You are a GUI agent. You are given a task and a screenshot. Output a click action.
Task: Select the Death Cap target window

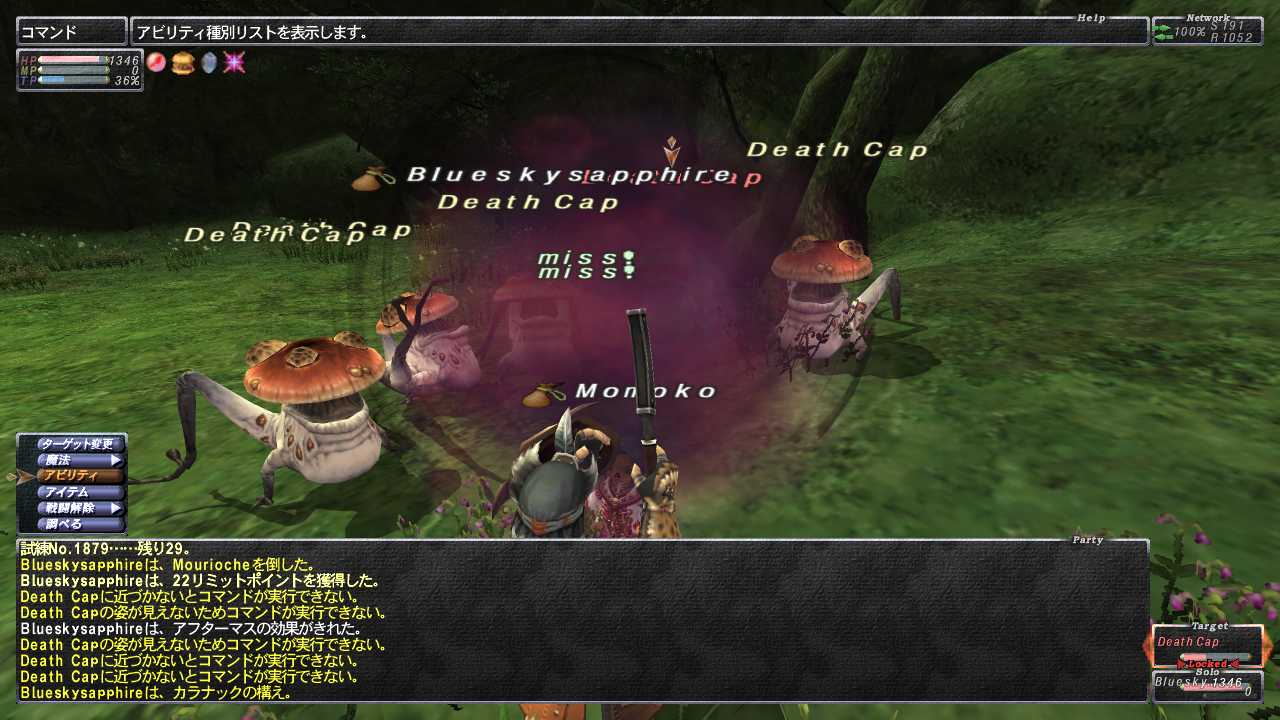[x=1206, y=646]
